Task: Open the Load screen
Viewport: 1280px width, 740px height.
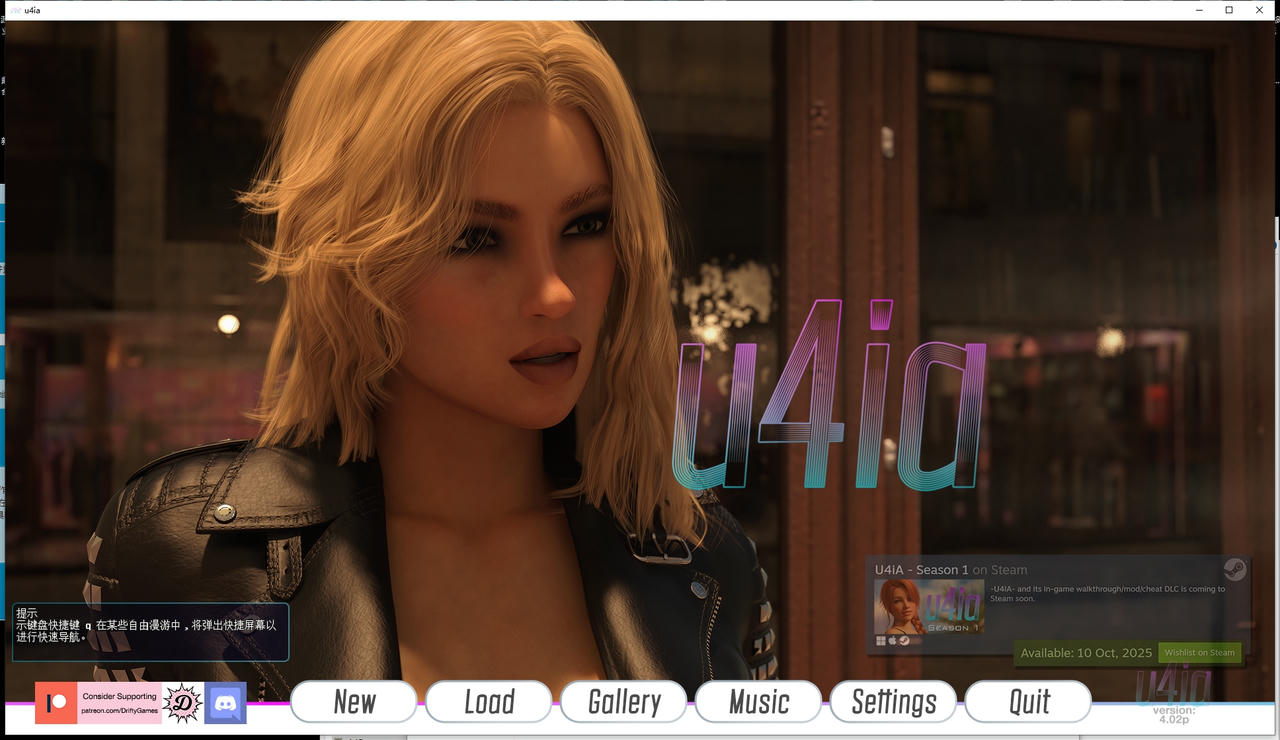Action: pos(488,701)
